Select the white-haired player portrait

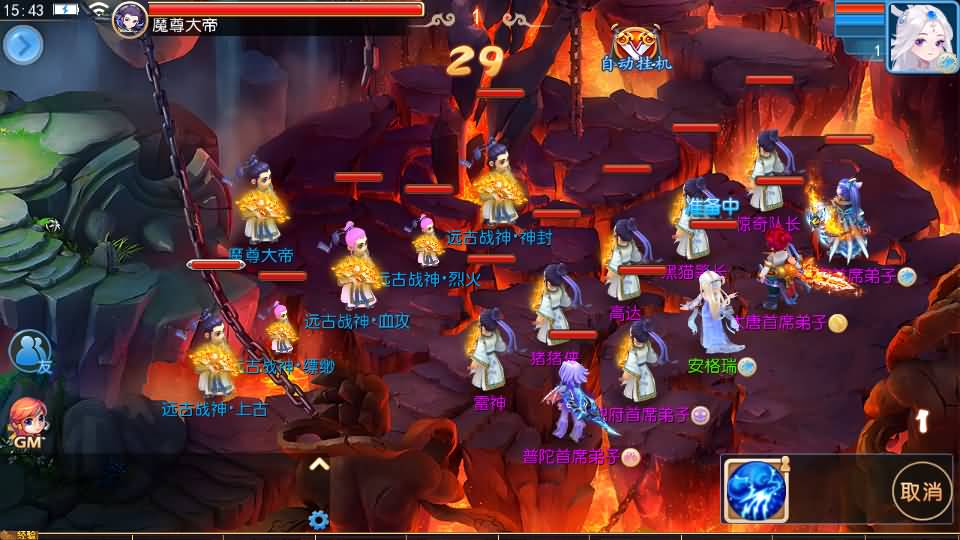(922, 36)
